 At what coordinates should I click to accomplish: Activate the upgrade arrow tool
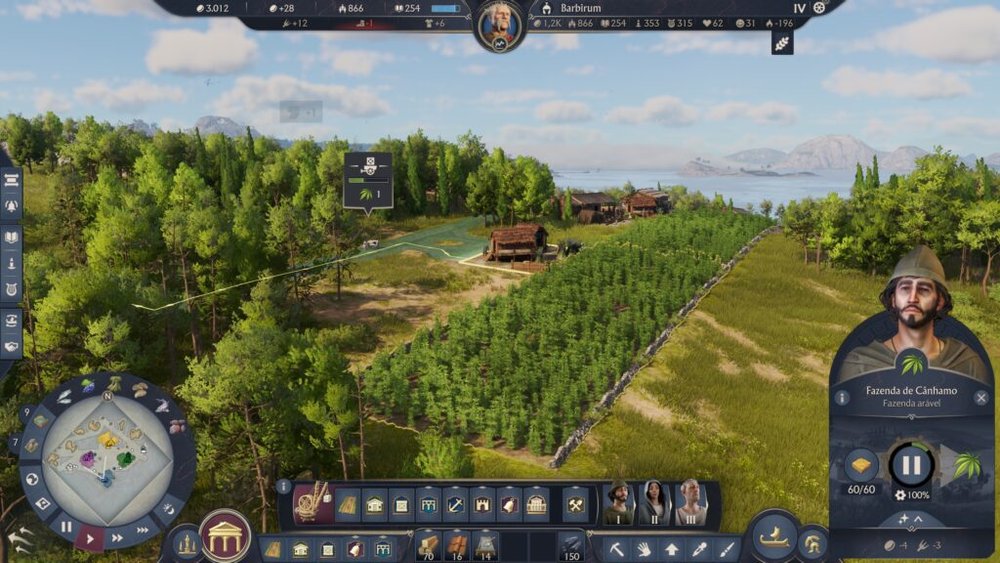671,548
